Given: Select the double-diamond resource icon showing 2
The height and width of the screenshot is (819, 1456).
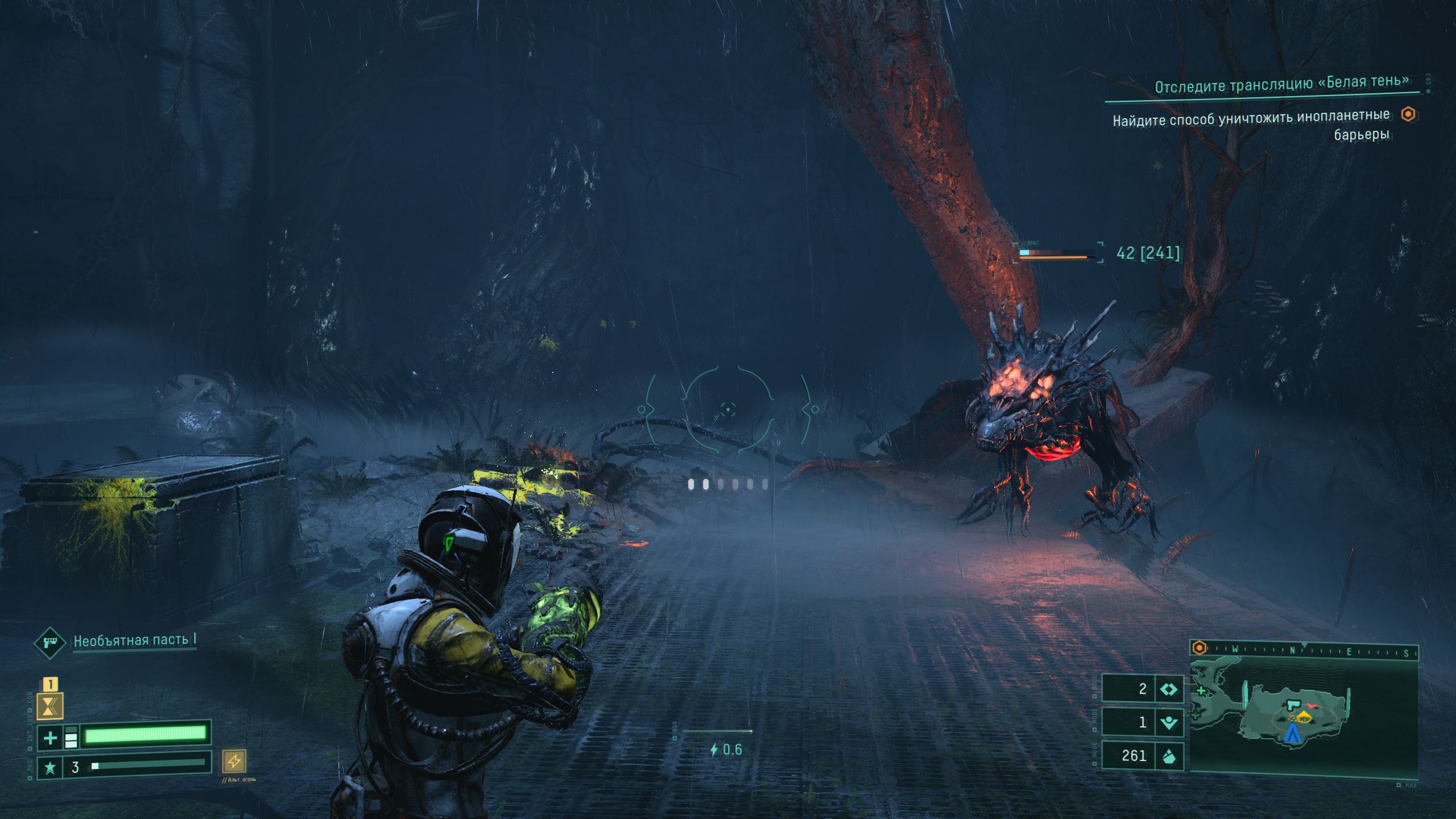Looking at the screenshot, I should pyautogui.click(x=1169, y=689).
